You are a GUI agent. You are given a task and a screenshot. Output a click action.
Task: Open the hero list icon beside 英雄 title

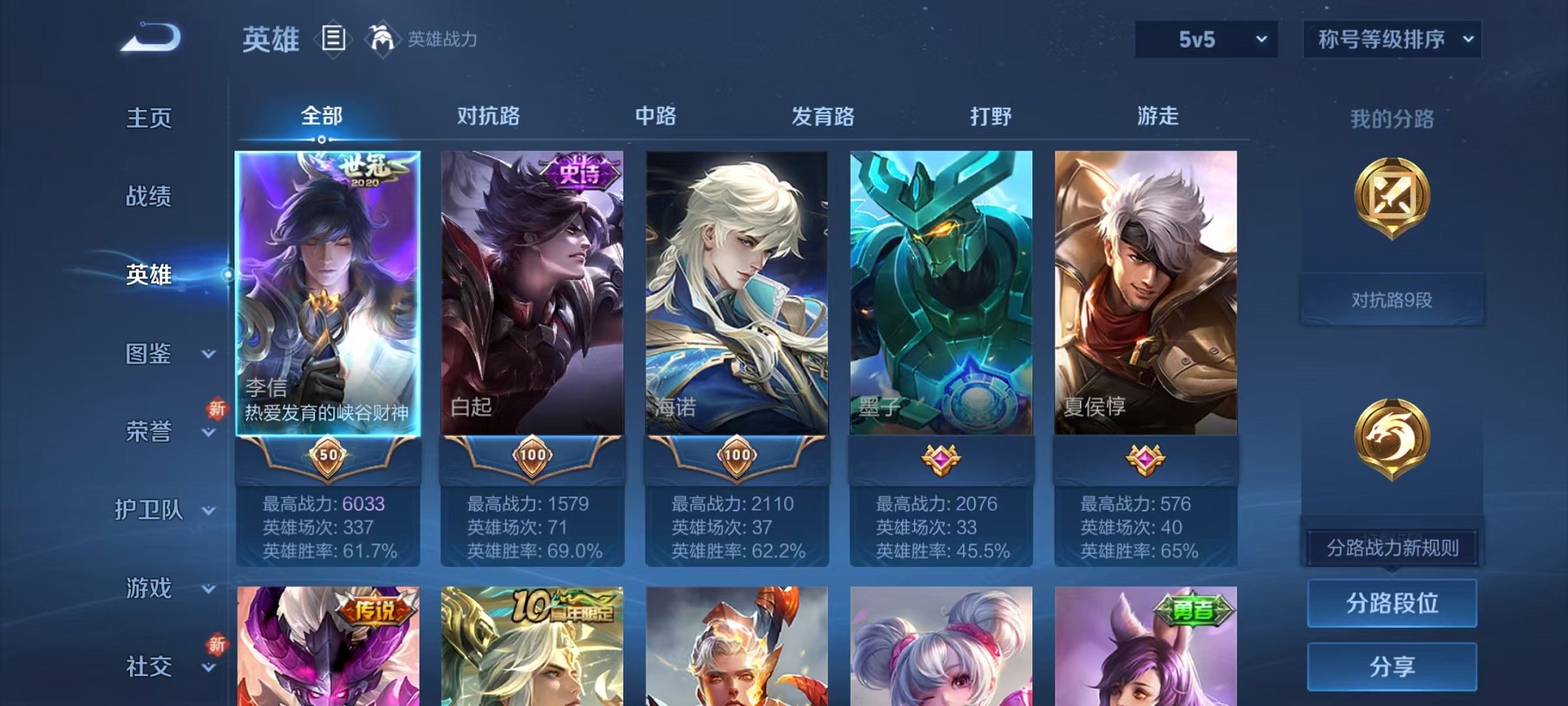pos(334,39)
